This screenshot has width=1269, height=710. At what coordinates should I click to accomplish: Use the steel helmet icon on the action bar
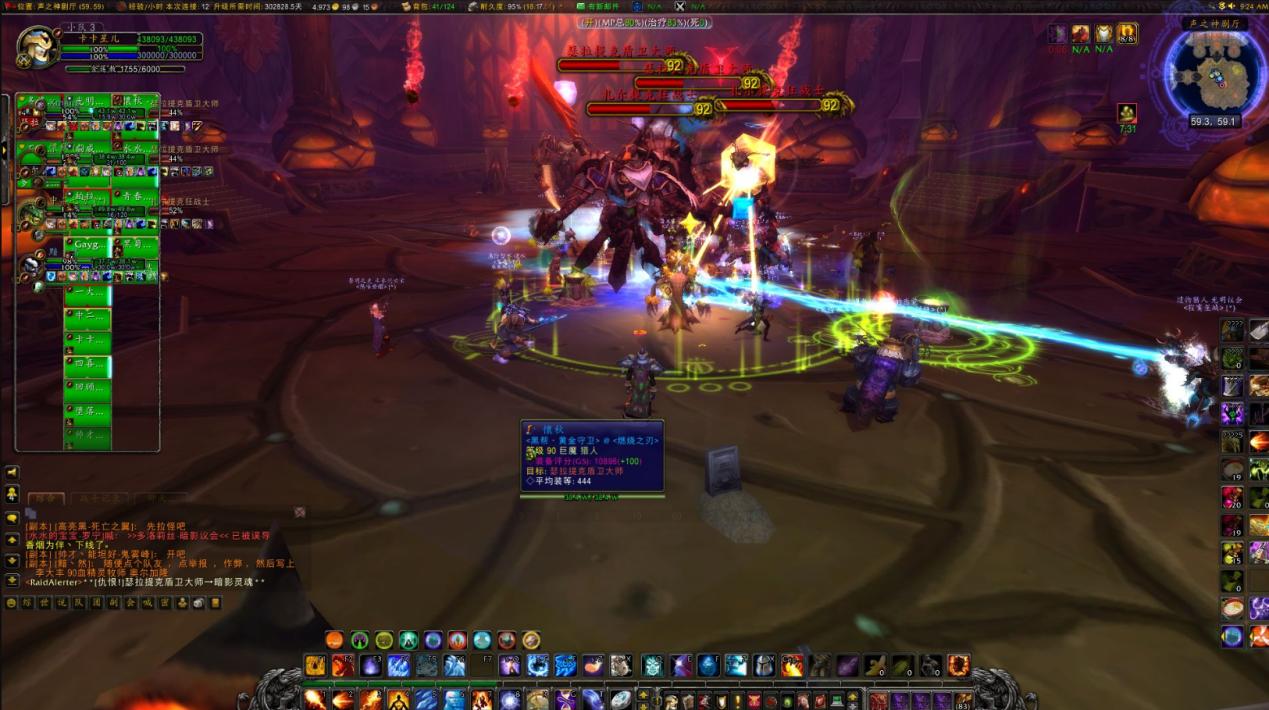764,665
